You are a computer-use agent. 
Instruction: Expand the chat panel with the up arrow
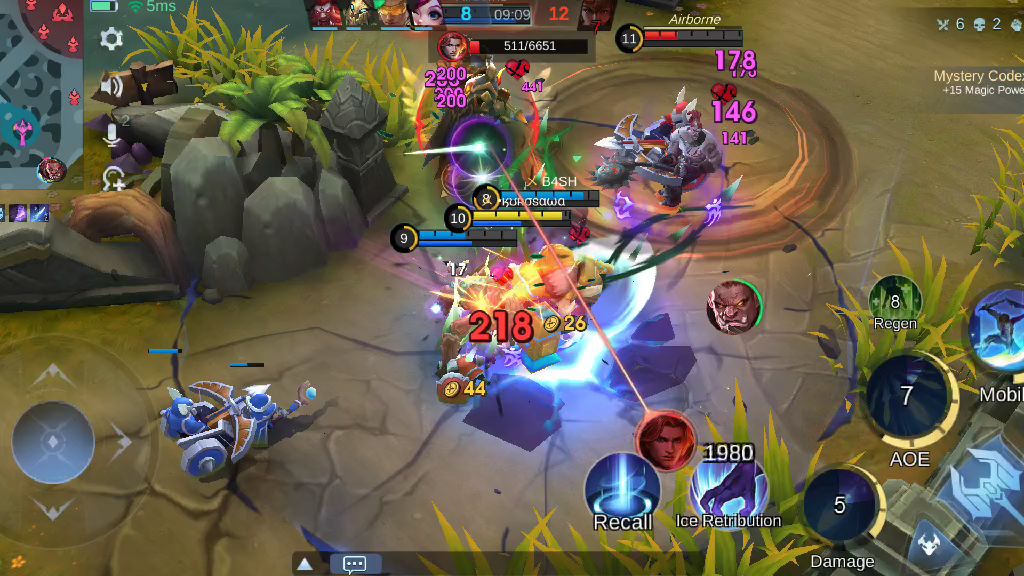(305, 564)
